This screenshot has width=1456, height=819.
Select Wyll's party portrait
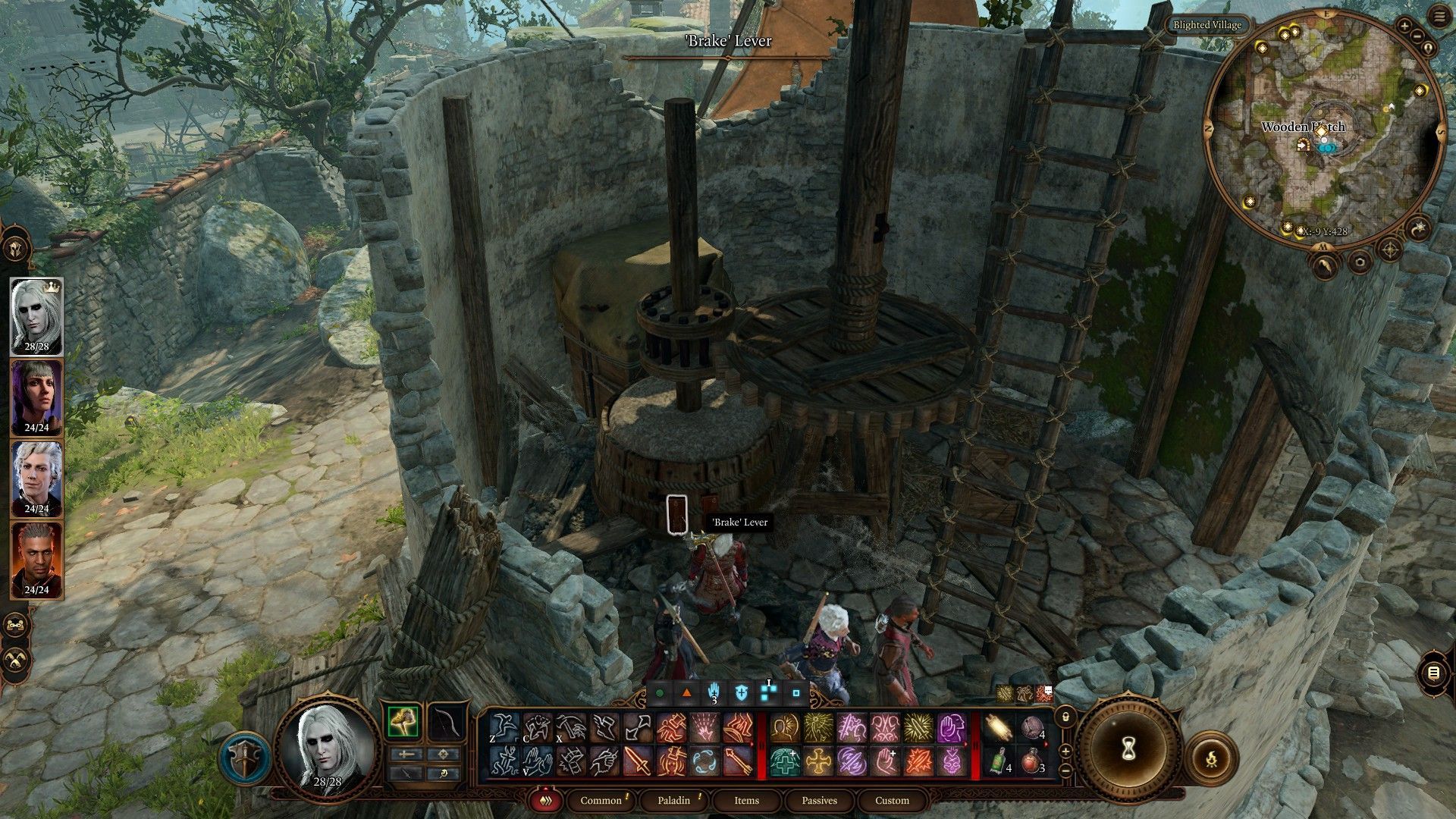point(36,559)
